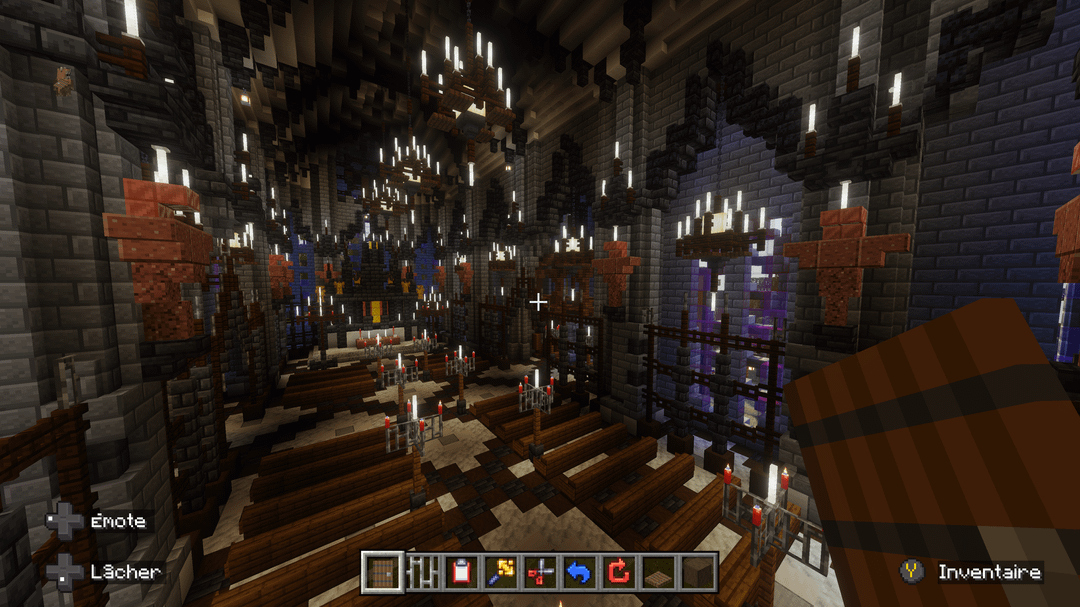Select the dark wood block slot
This screenshot has height=607, width=1080.
[698, 572]
